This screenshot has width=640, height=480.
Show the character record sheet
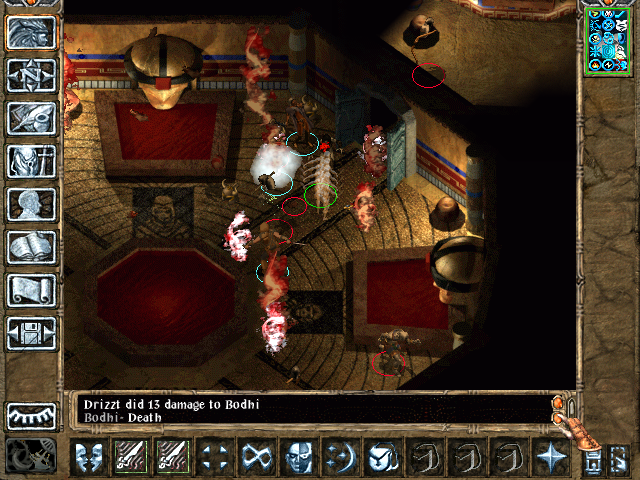pyautogui.click(x=31, y=204)
